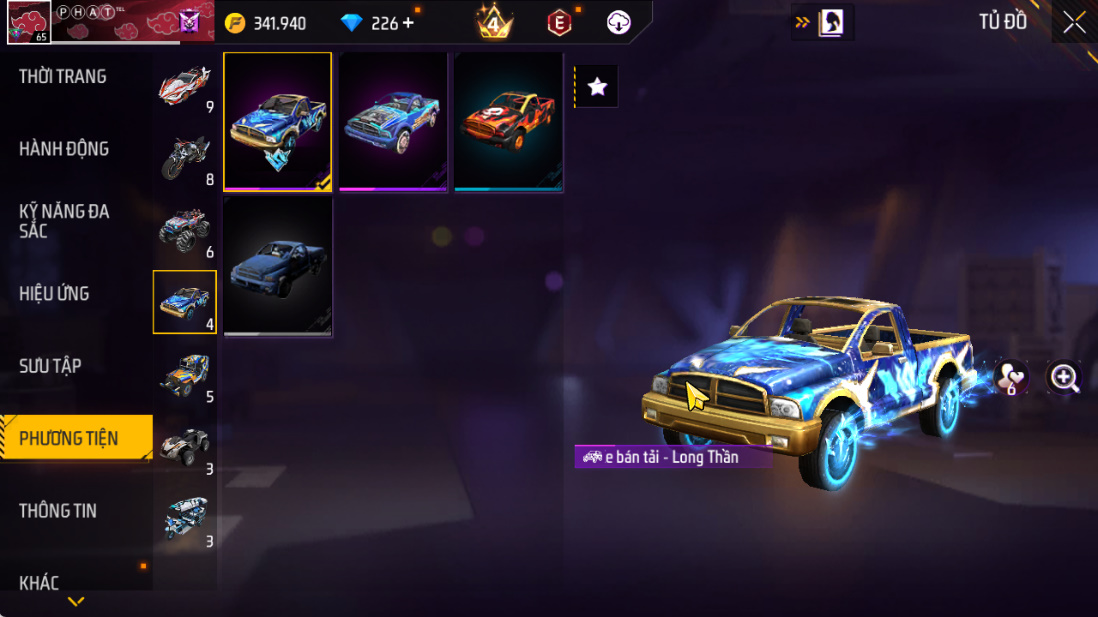Pick the blue pickup truck vehicle type

click(x=185, y=302)
